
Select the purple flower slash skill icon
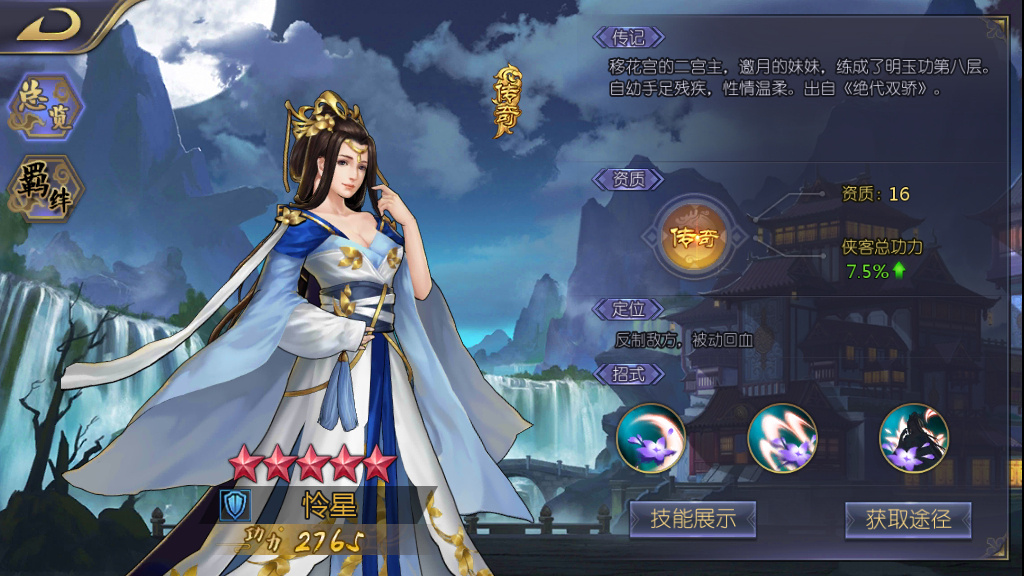(x=782, y=438)
